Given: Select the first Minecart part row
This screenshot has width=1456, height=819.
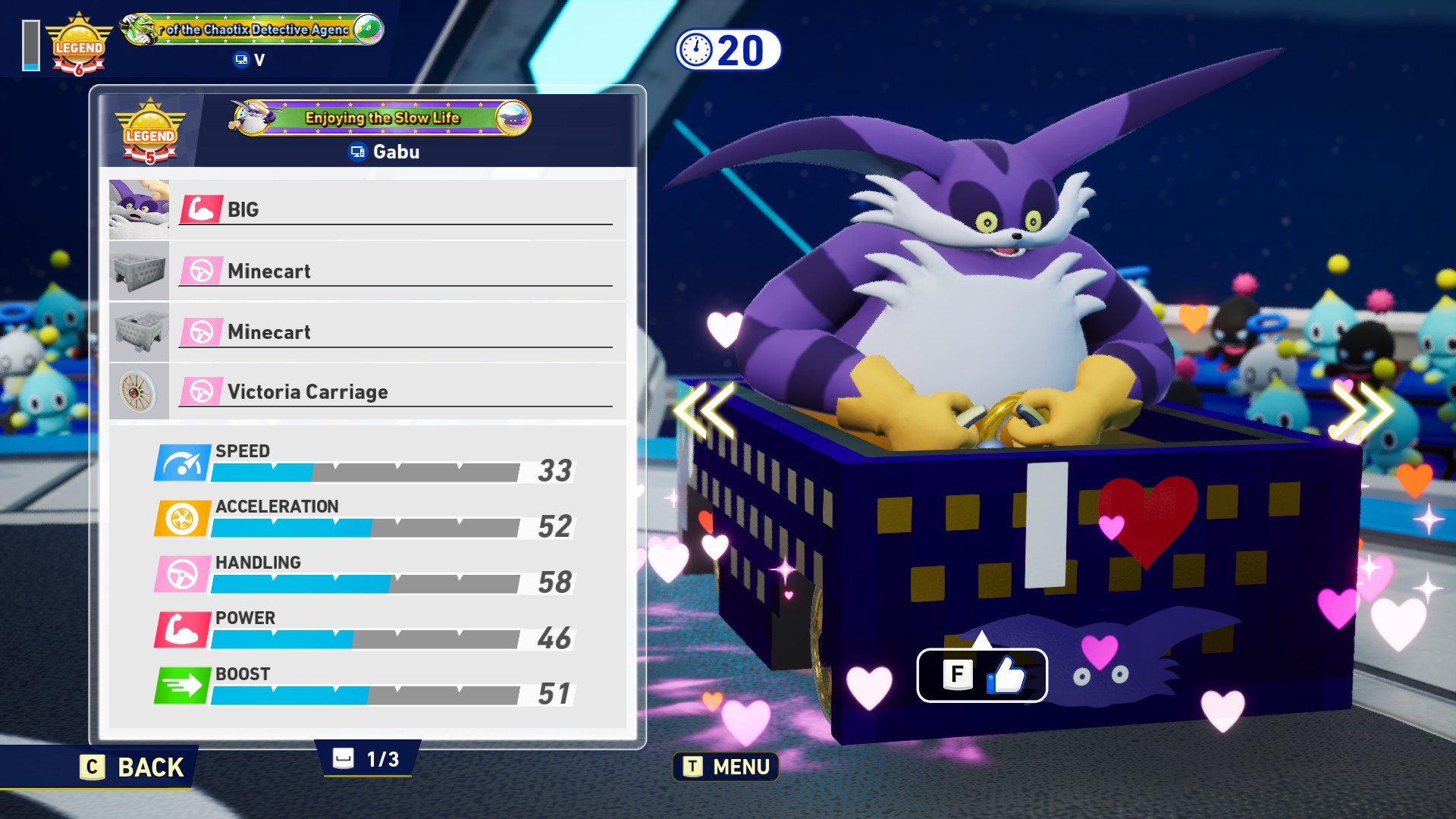Looking at the screenshot, I should click(368, 271).
